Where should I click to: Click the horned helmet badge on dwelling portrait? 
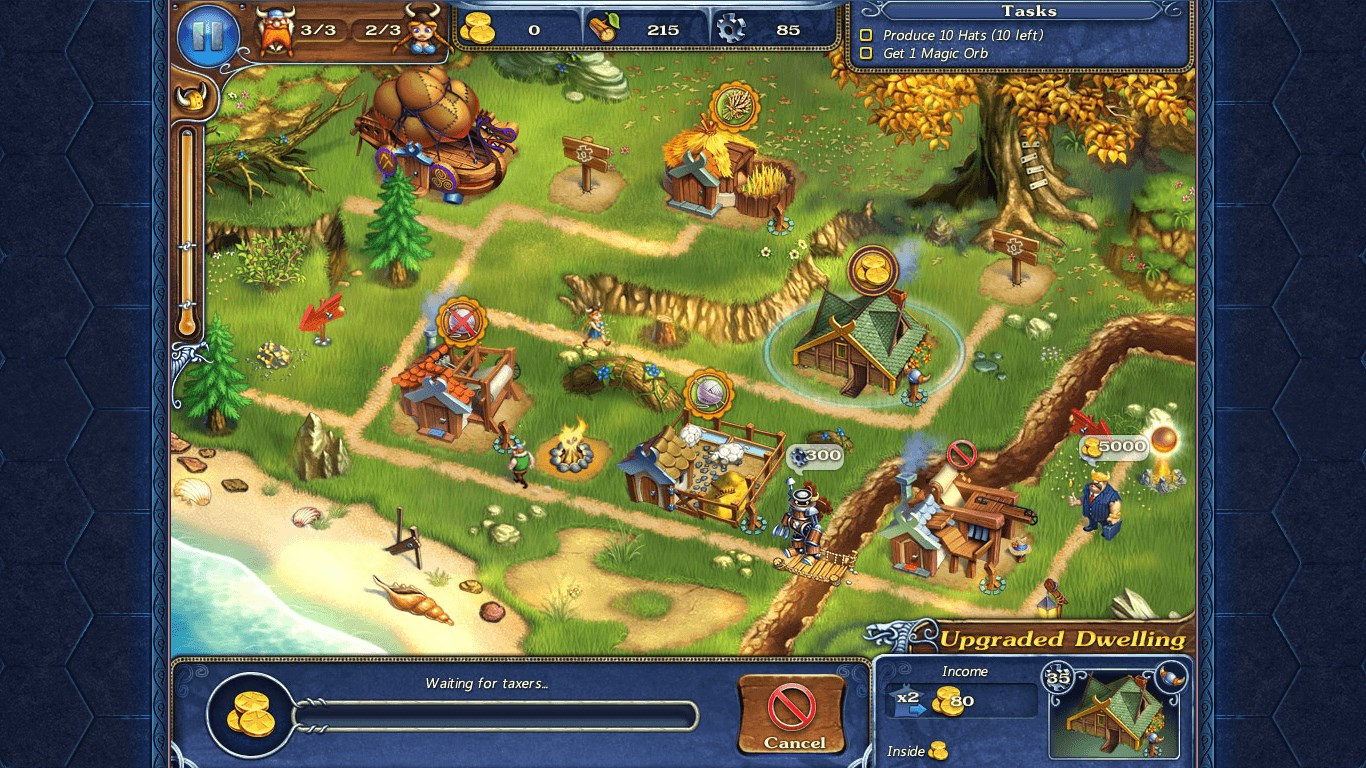point(1172,674)
